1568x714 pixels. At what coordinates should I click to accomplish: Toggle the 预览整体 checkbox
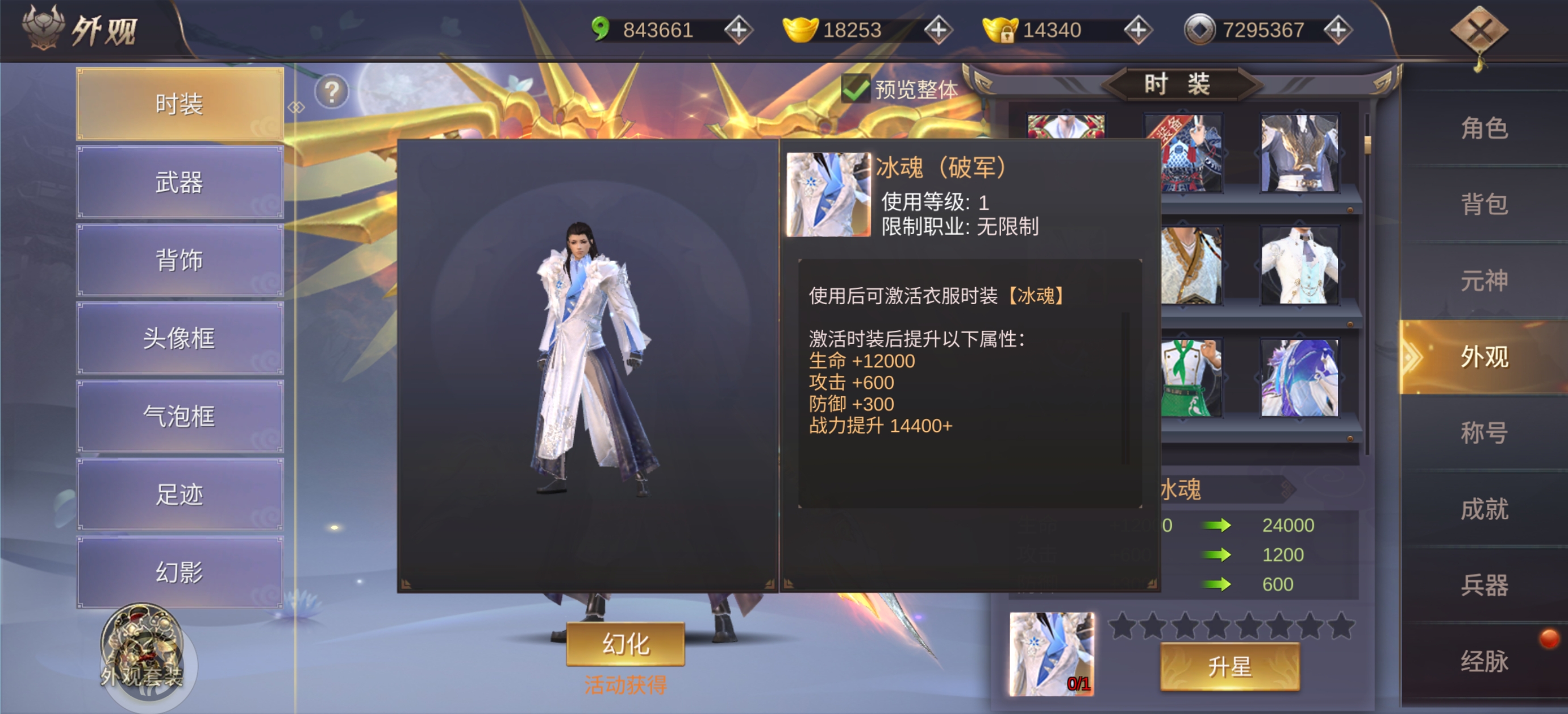click(x=855, y=90)
